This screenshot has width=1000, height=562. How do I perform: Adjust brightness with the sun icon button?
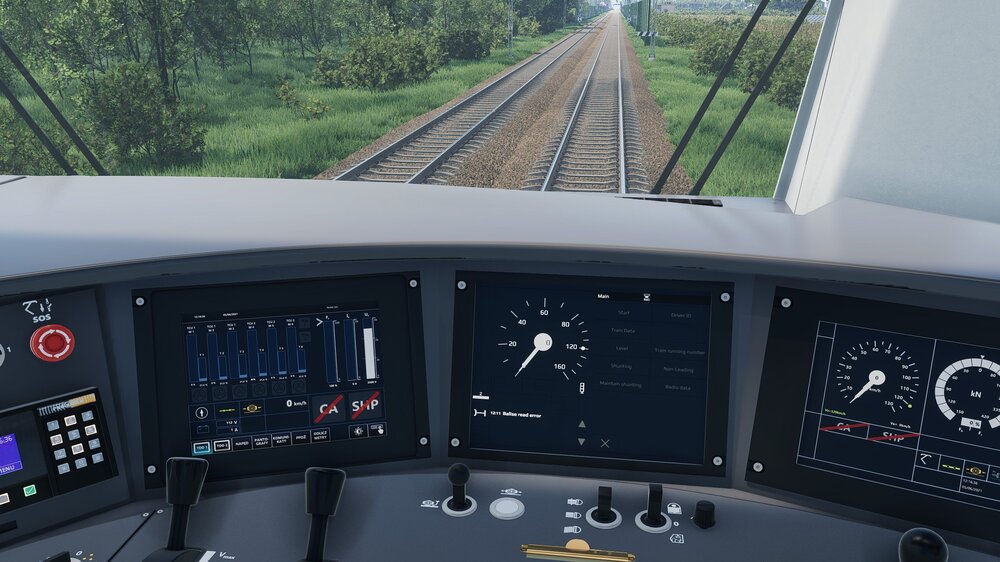pyautogui.click(x=357, y=431)
